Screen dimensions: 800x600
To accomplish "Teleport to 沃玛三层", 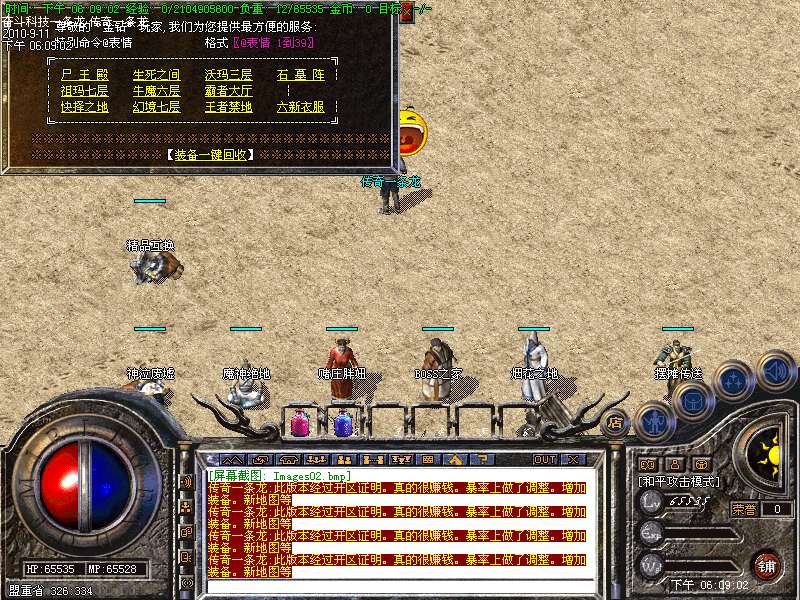I will click(x=228, y=75).
